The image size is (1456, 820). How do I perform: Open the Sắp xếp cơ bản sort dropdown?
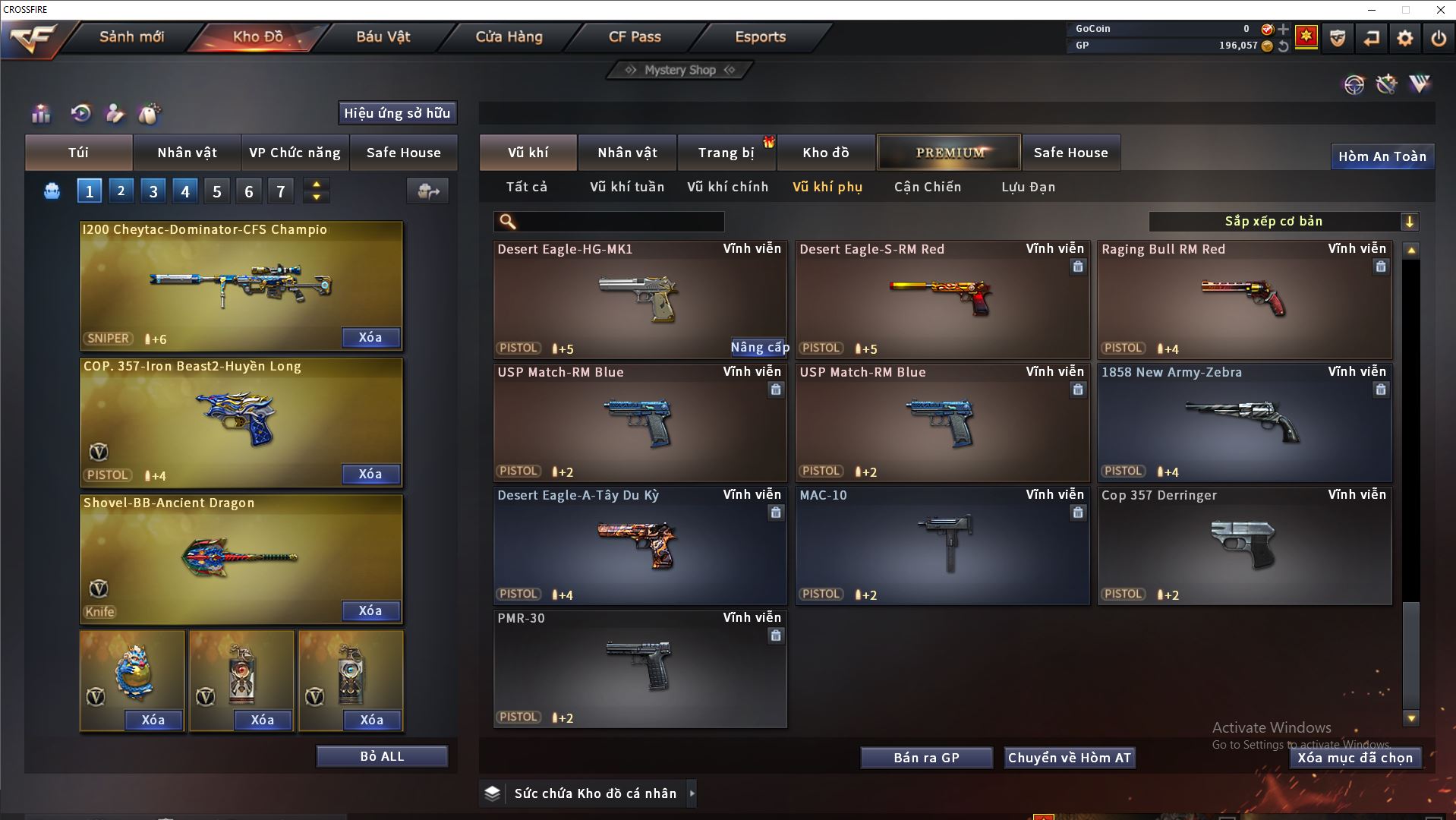pyautogui.click(x=1283, y=222)
